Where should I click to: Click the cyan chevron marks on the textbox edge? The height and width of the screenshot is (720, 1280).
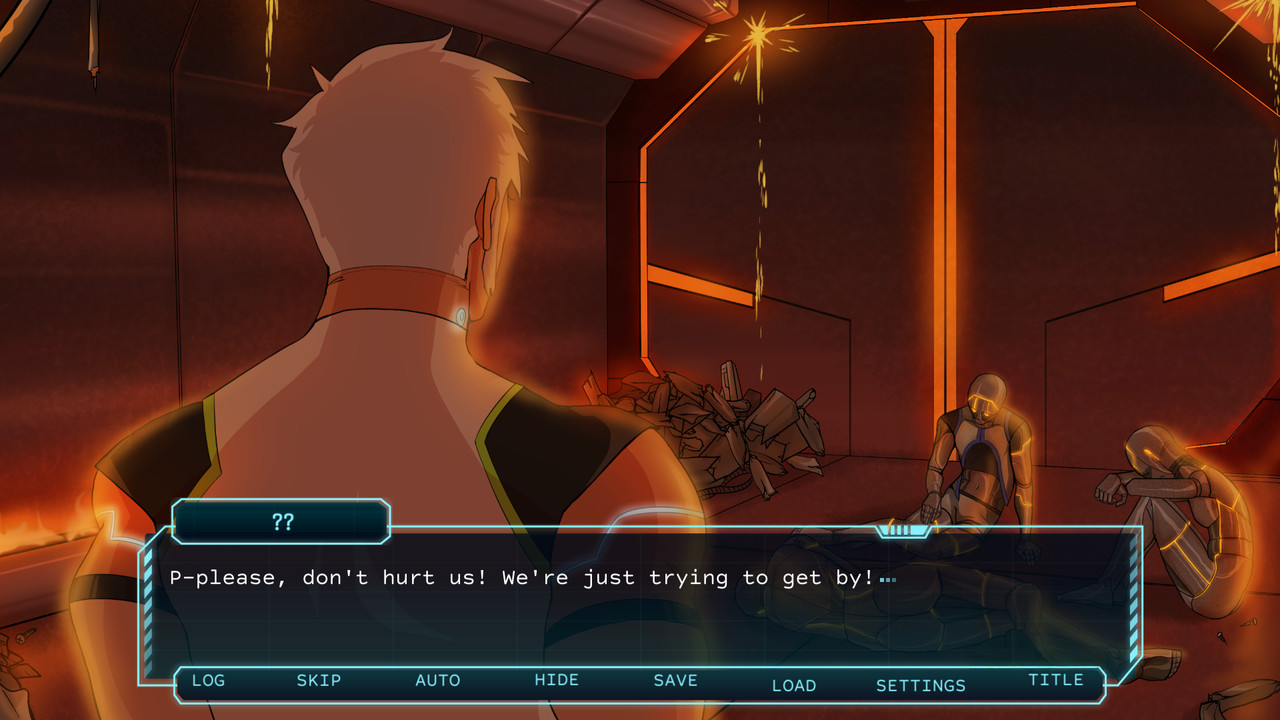click(x=152, y=600)
